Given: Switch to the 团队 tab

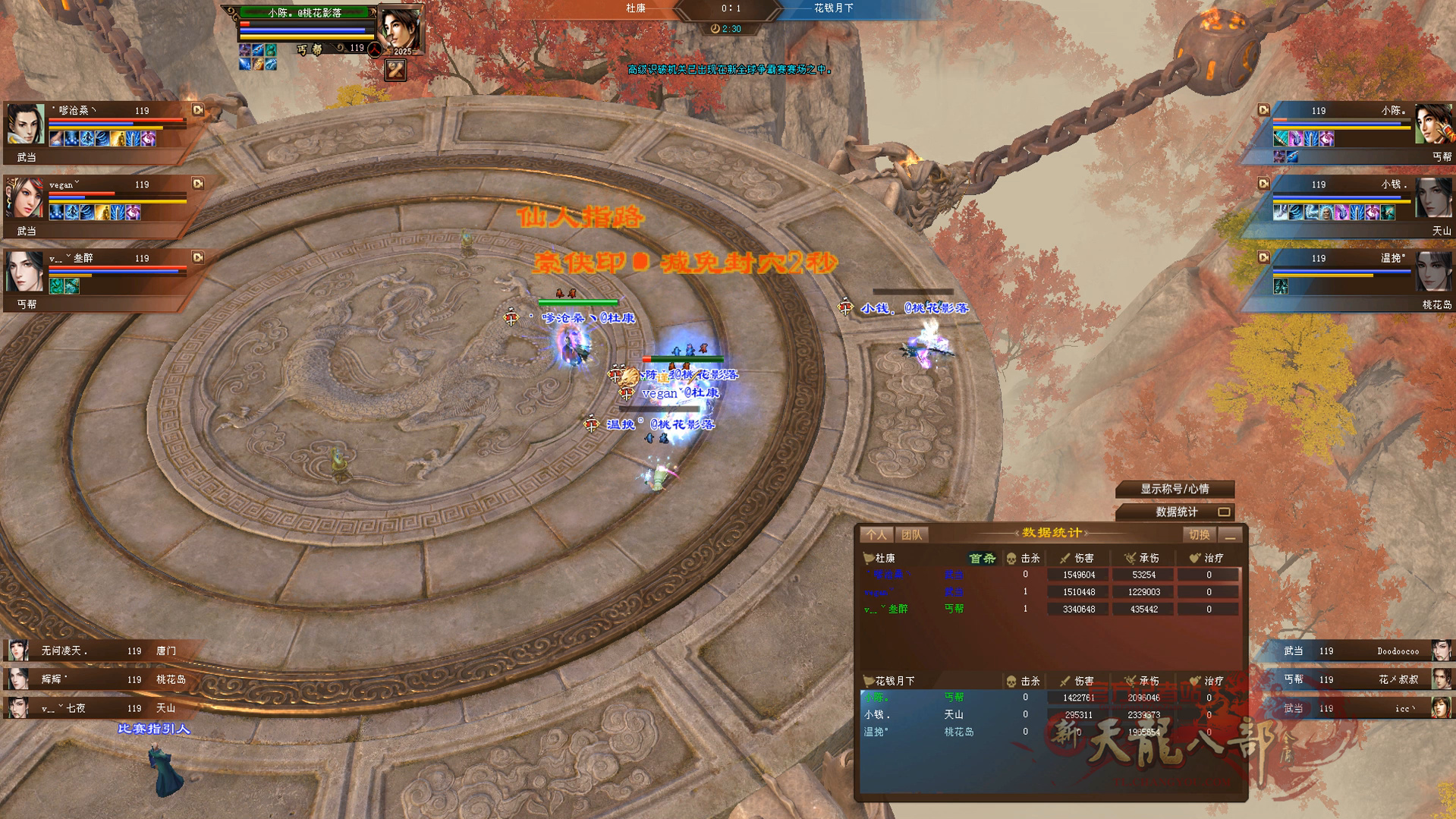Looking at the screenshot, I should coord(913,534).
